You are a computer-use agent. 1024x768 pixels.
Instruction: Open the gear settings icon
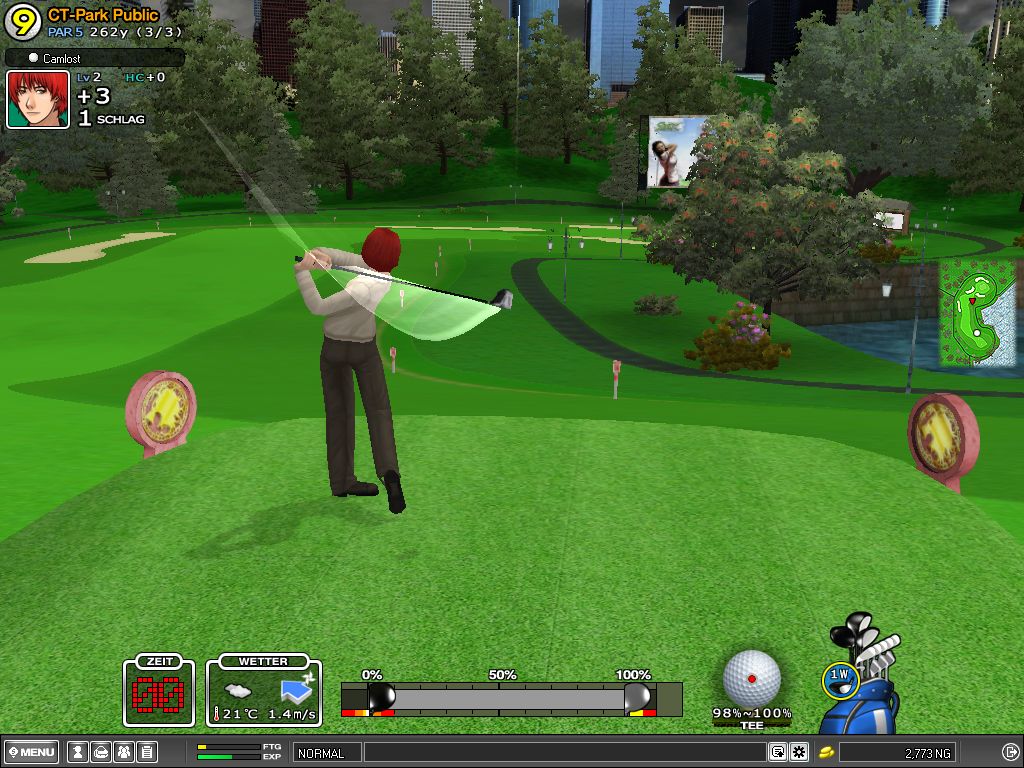pos(799,752)
